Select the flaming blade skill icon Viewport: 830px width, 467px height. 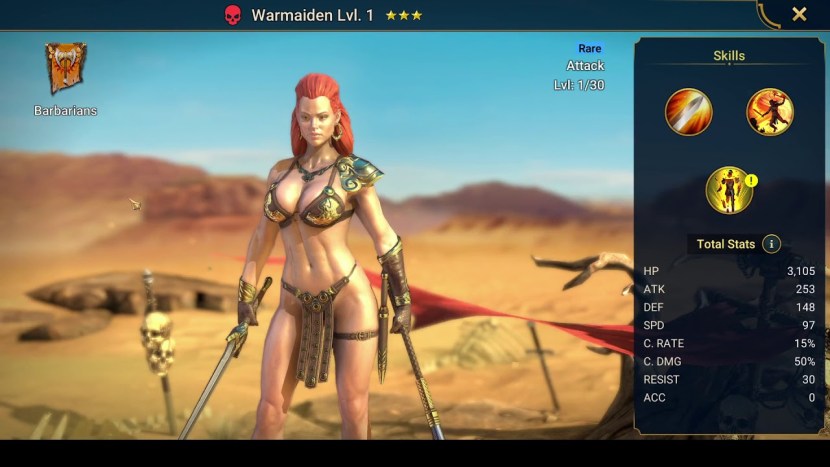tap(689, 112)
